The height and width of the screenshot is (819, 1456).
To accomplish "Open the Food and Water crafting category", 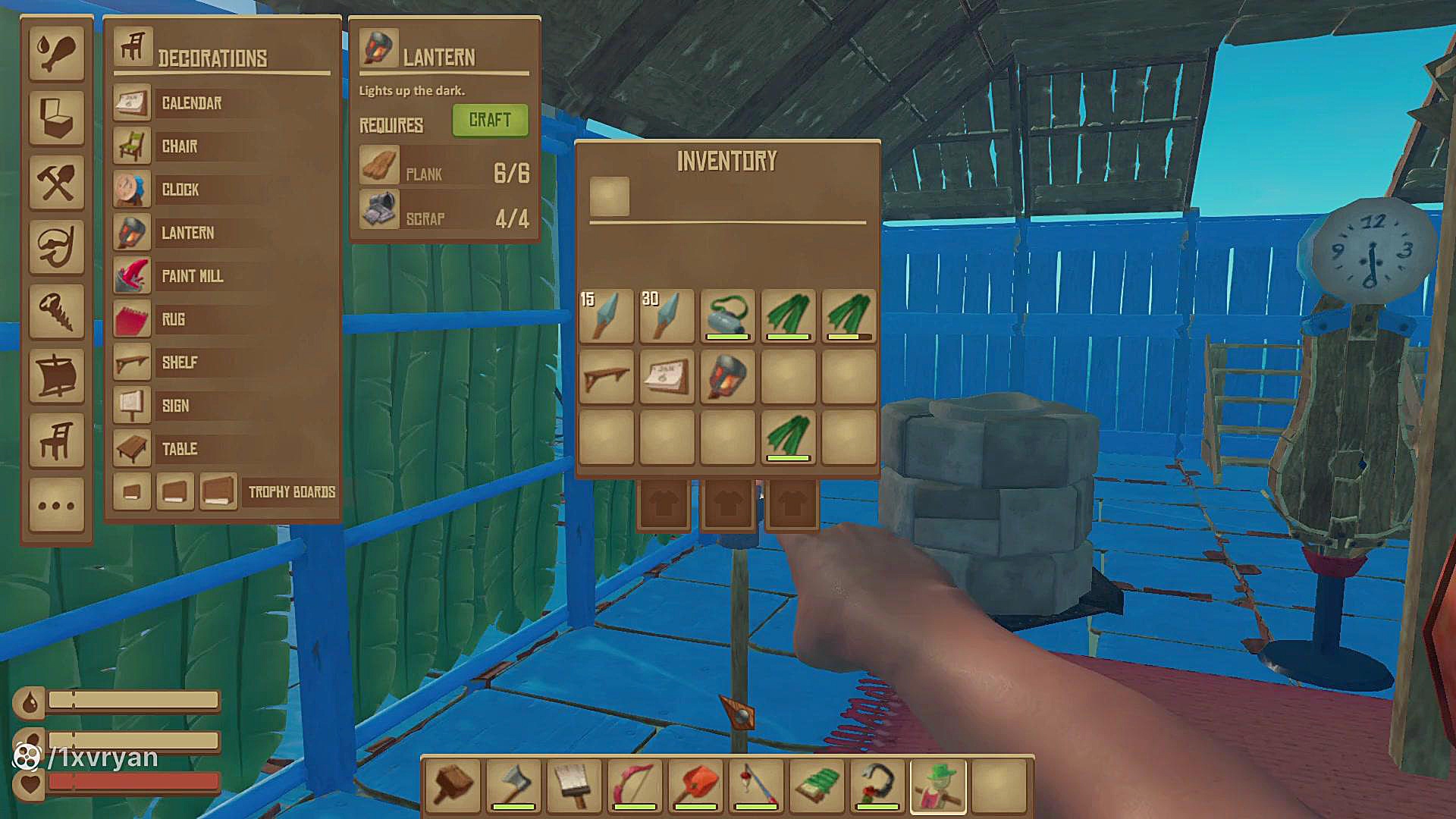I will [x=57, y=53].
